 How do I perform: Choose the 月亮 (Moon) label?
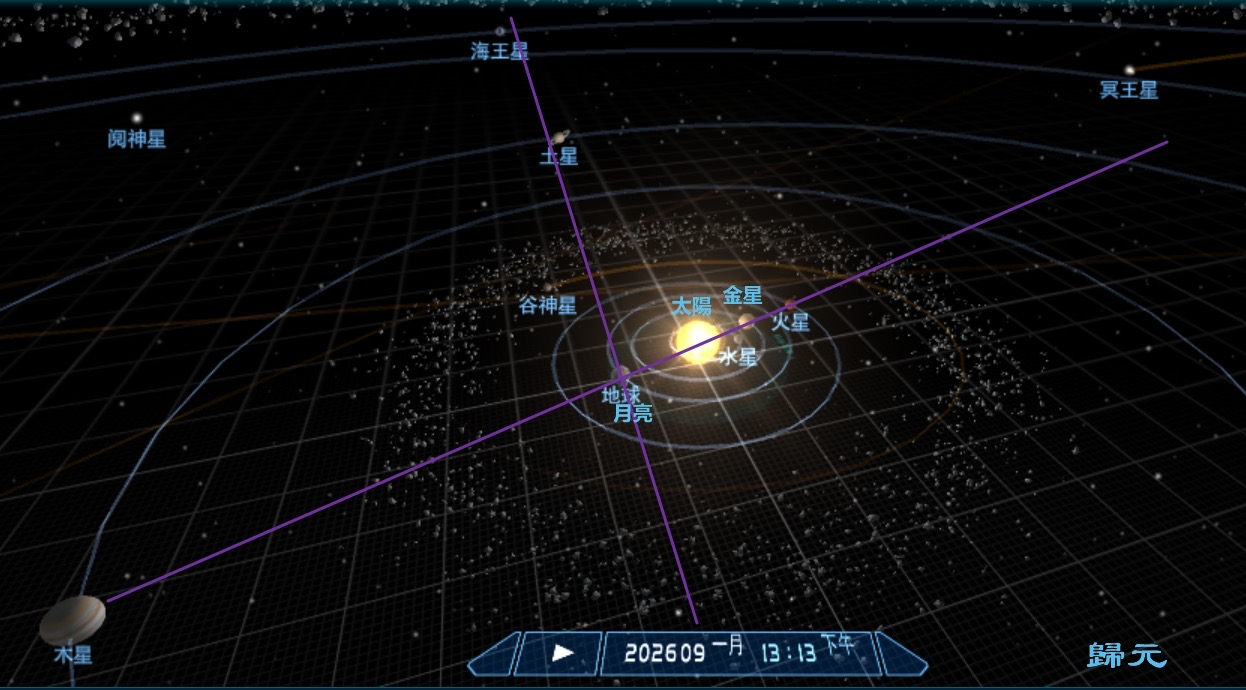click(x=633, y=412)
